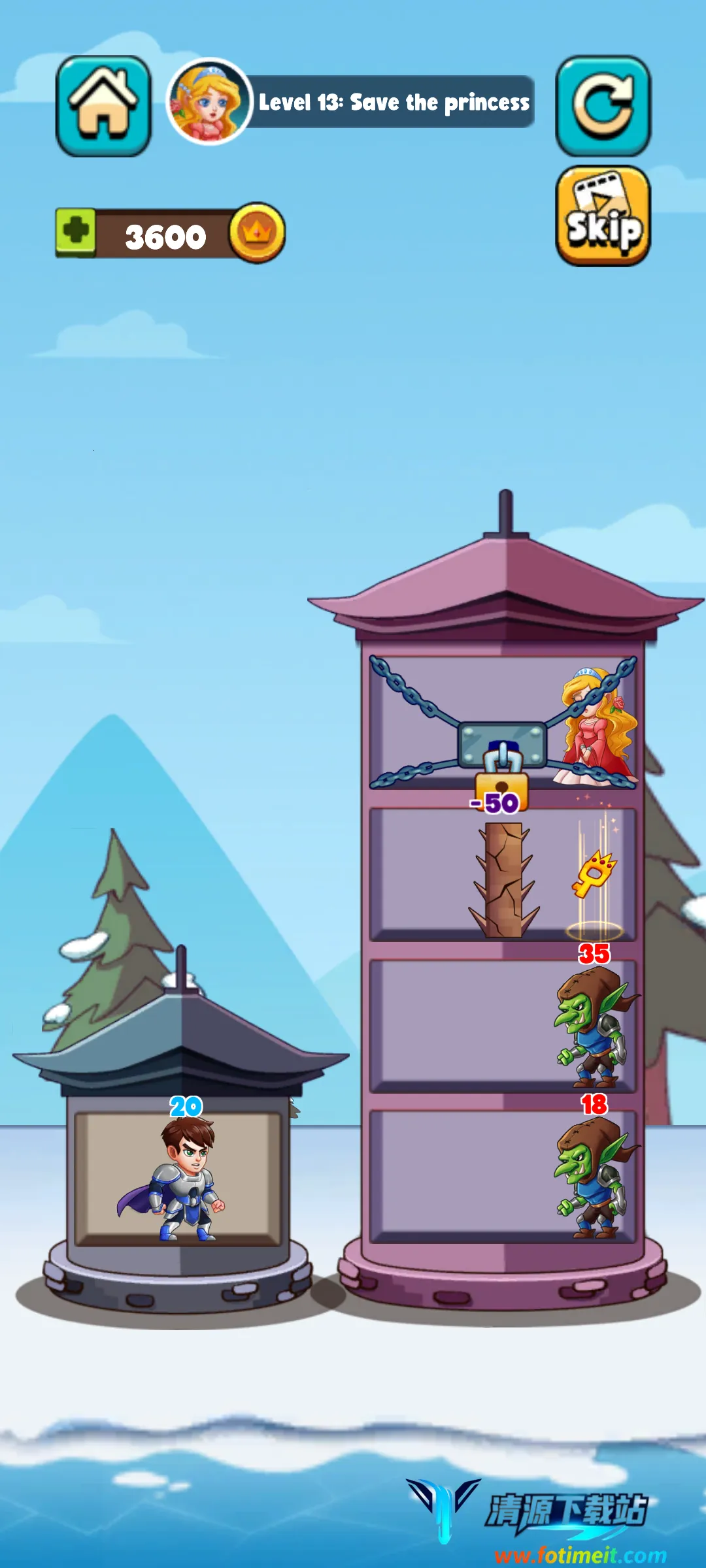This screenshot has width=706, height=1568.
Task: Click the gold crown coin icon
Action: tap(257, 233)
